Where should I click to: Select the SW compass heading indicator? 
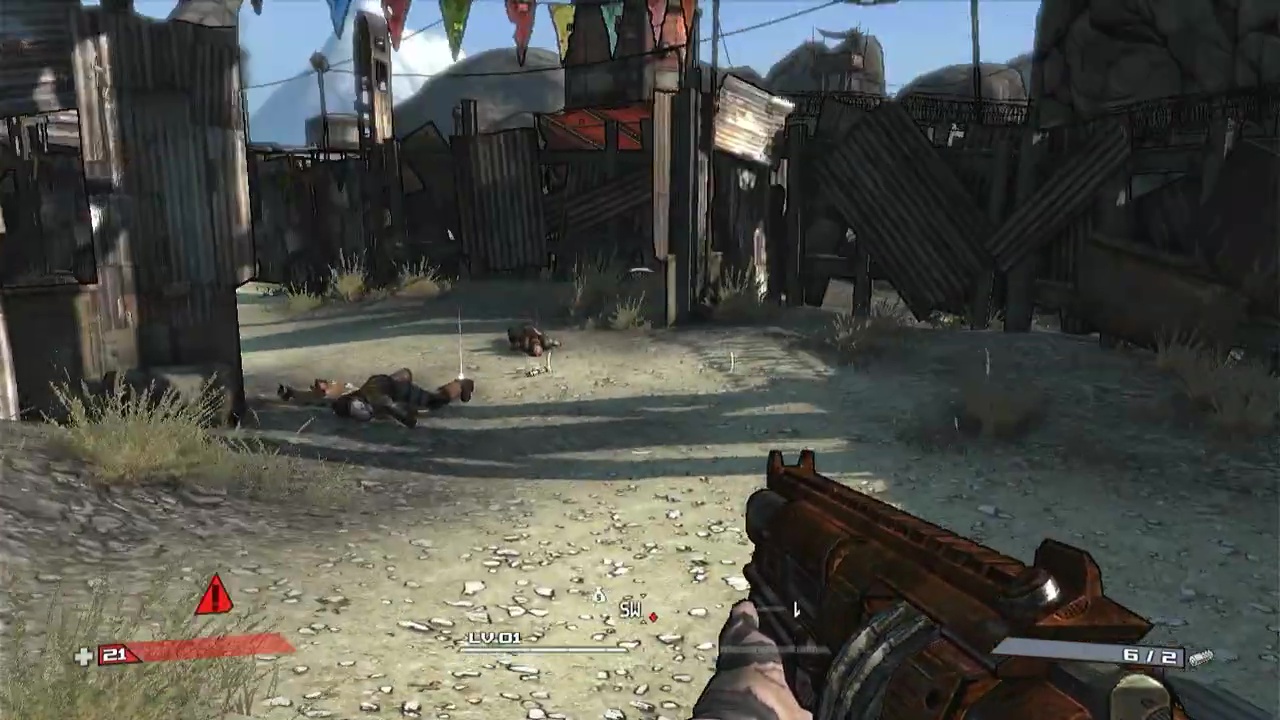[629, 609]
